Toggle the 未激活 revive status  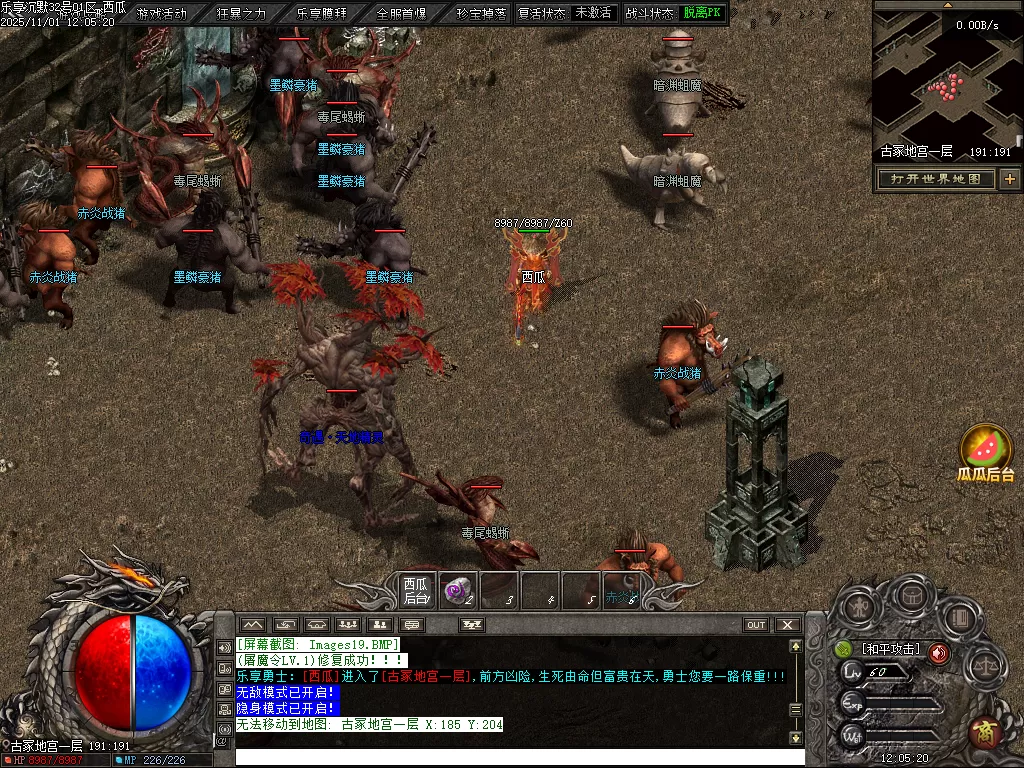click(593, 13)
